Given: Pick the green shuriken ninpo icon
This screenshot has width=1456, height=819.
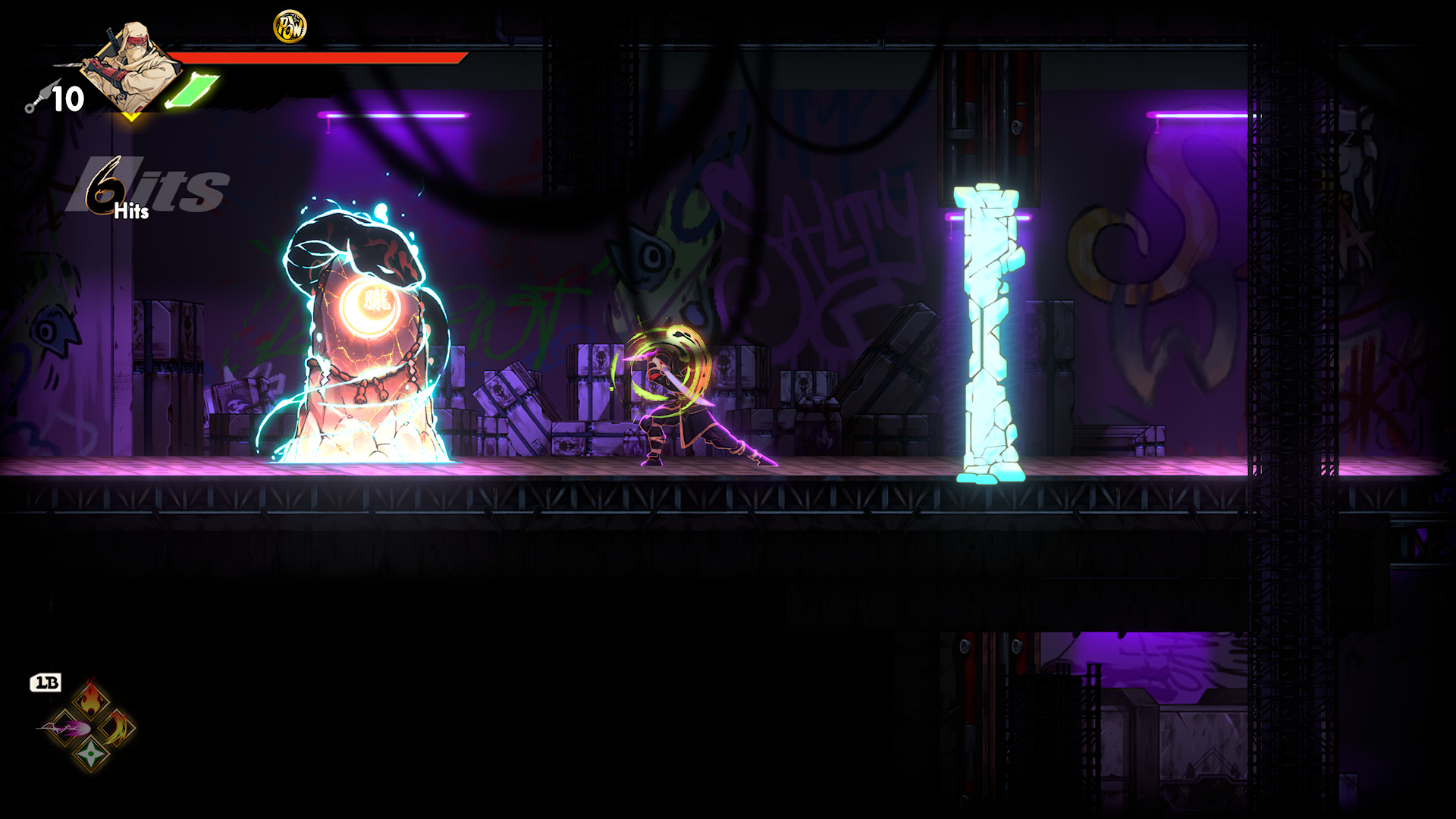Looking at the screenshot, I should point(91,754).
